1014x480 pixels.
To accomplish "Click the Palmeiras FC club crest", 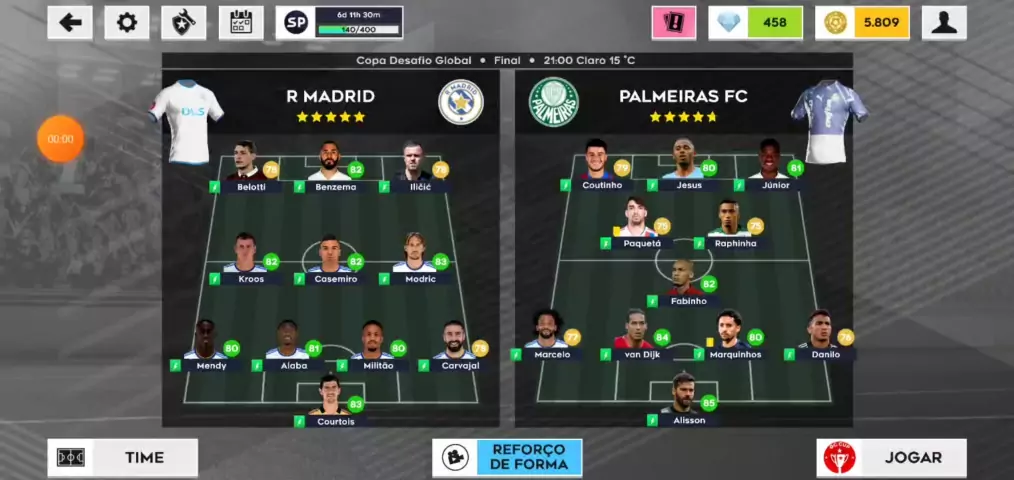I will pyautogui.click(x=553, y=101).
